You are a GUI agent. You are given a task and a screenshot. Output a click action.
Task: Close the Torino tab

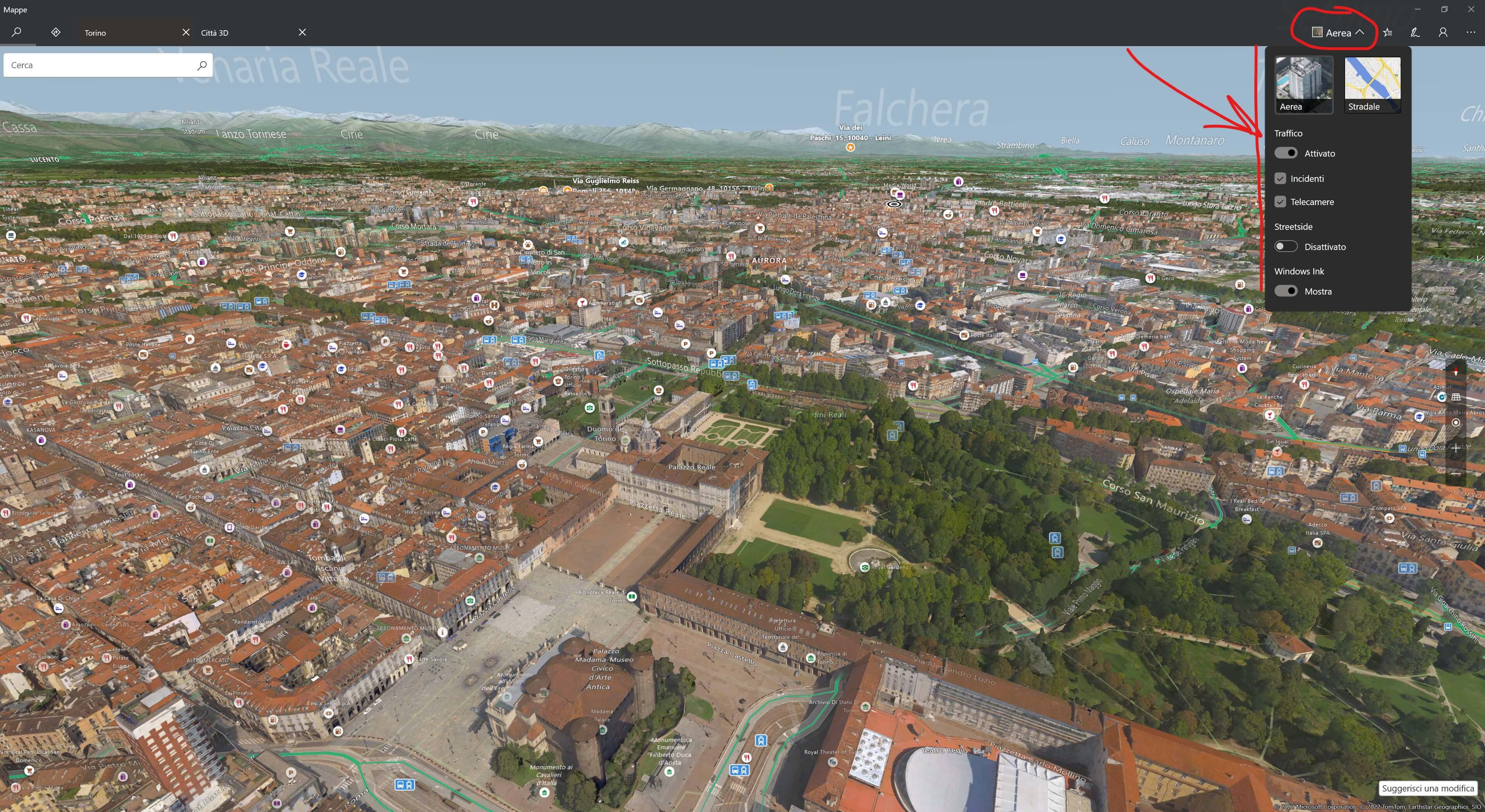(186, 32)
